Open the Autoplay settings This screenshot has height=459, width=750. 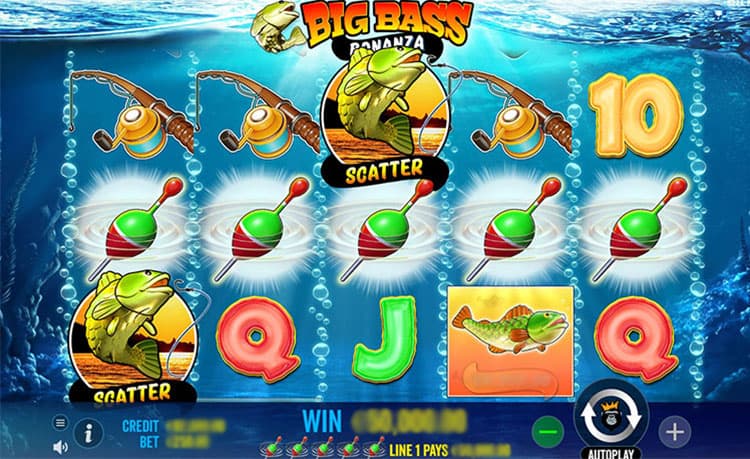pyautogui.click(x=609, y=451)
